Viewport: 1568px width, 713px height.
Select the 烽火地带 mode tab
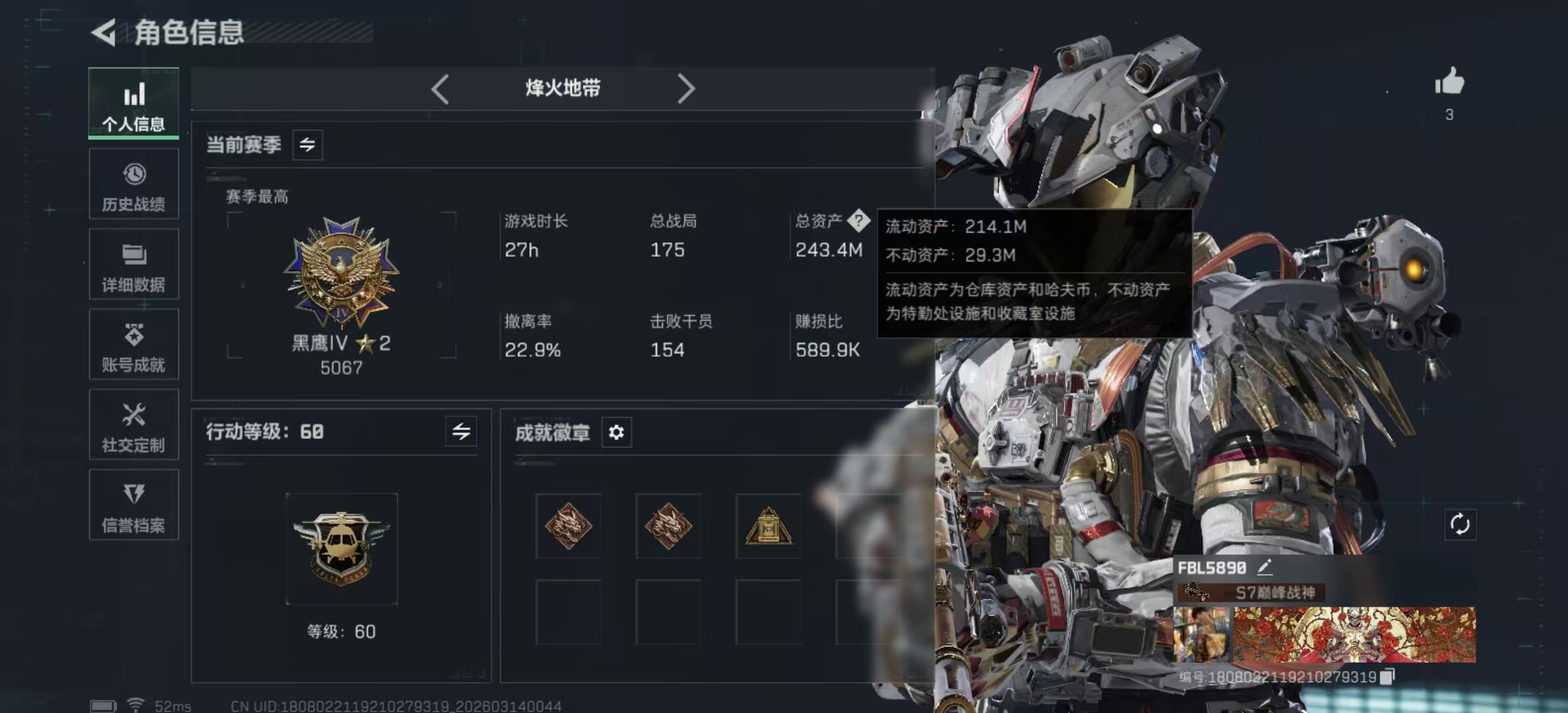562,88
